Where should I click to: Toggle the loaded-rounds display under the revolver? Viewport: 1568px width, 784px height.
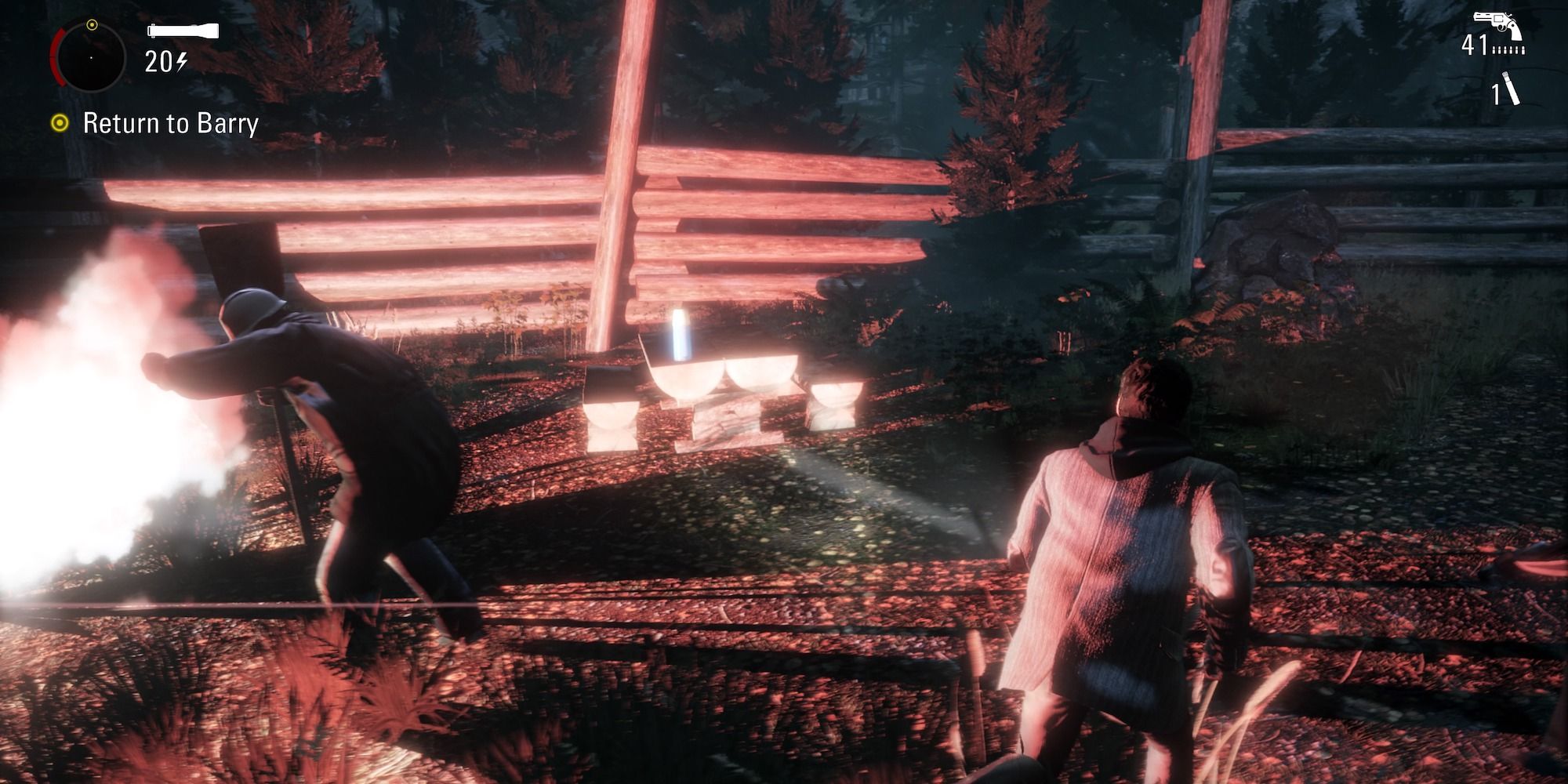tap(1508, 51)
